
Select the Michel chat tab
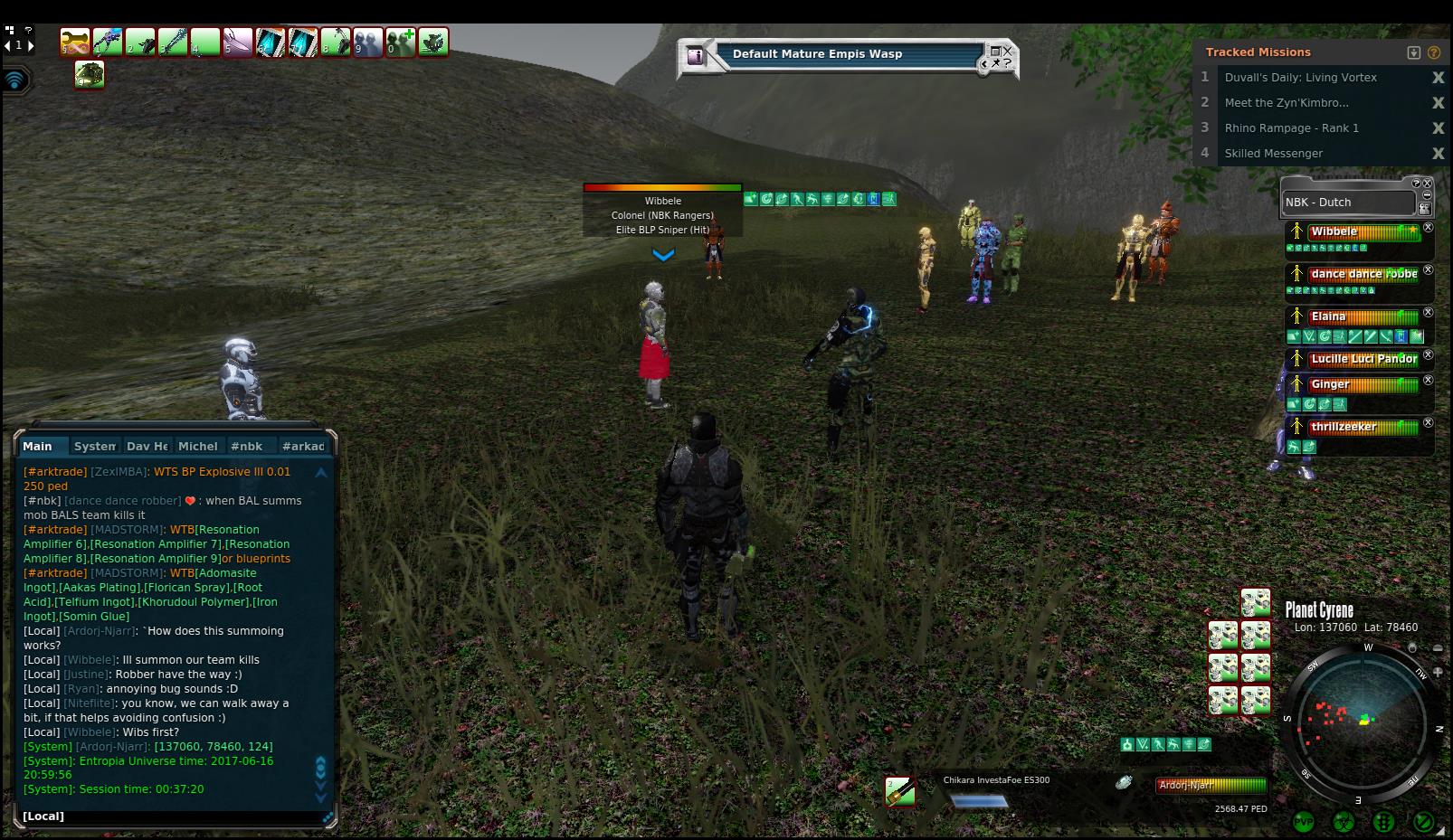(197, 446)
